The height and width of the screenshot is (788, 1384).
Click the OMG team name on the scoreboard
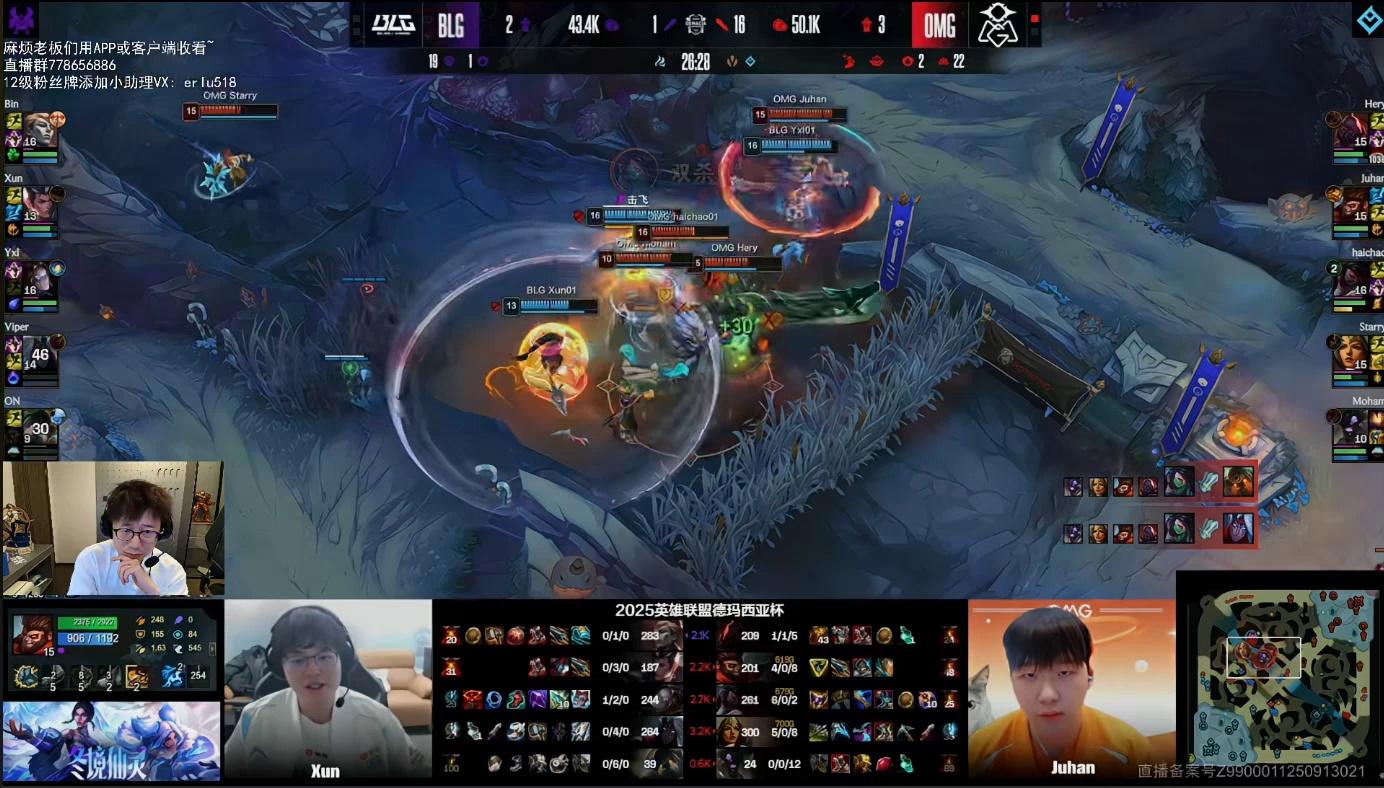939,25
